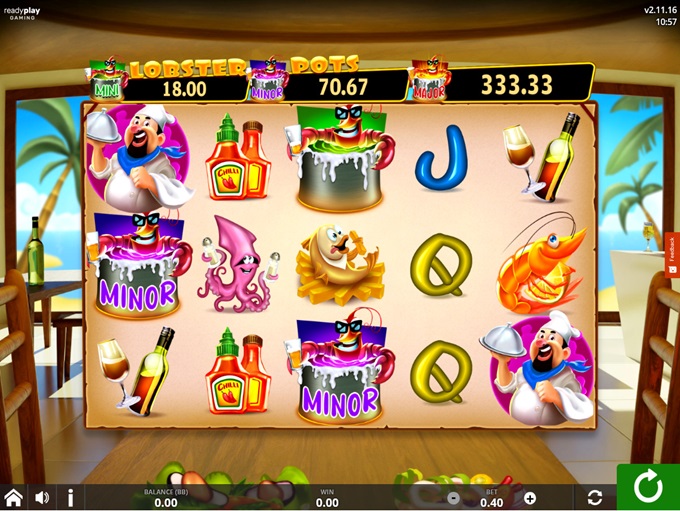The height and width of the screenshot is (511, 680).
Task: Open the game info page
Action: point(70,497)
